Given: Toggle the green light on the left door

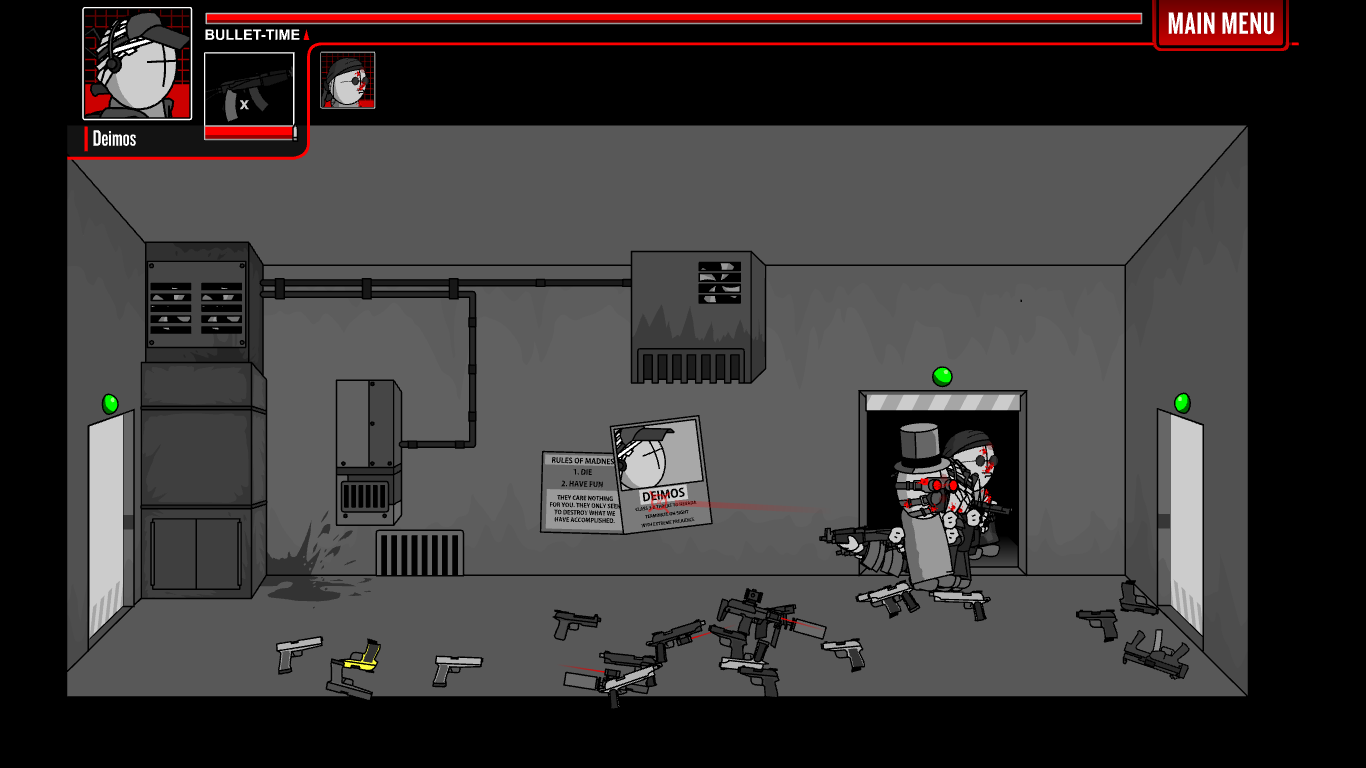Looking at the screenshot, I should pos(108,402).
